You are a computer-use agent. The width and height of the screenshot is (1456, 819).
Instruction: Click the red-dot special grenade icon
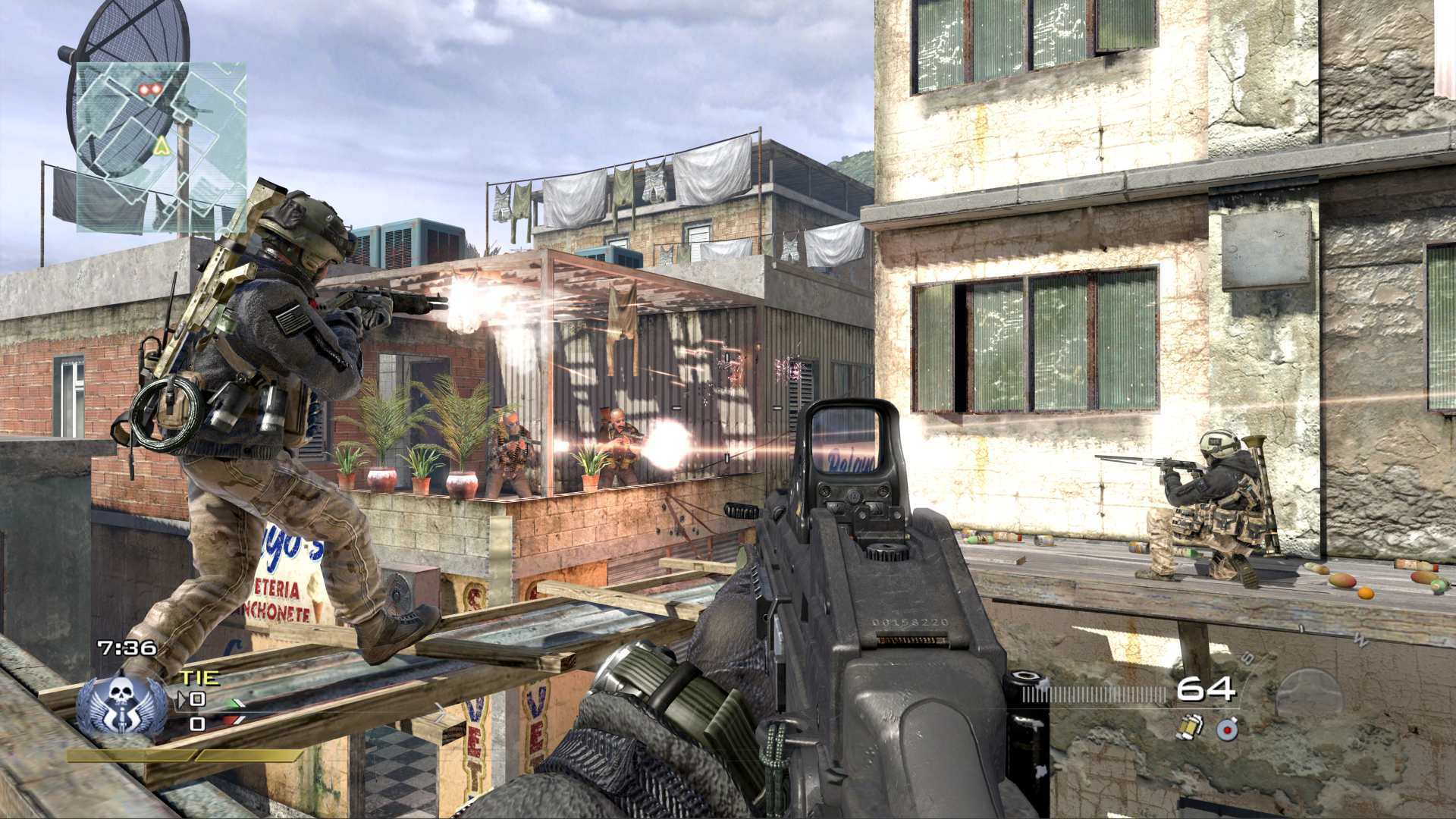(x=1227, y=730)
